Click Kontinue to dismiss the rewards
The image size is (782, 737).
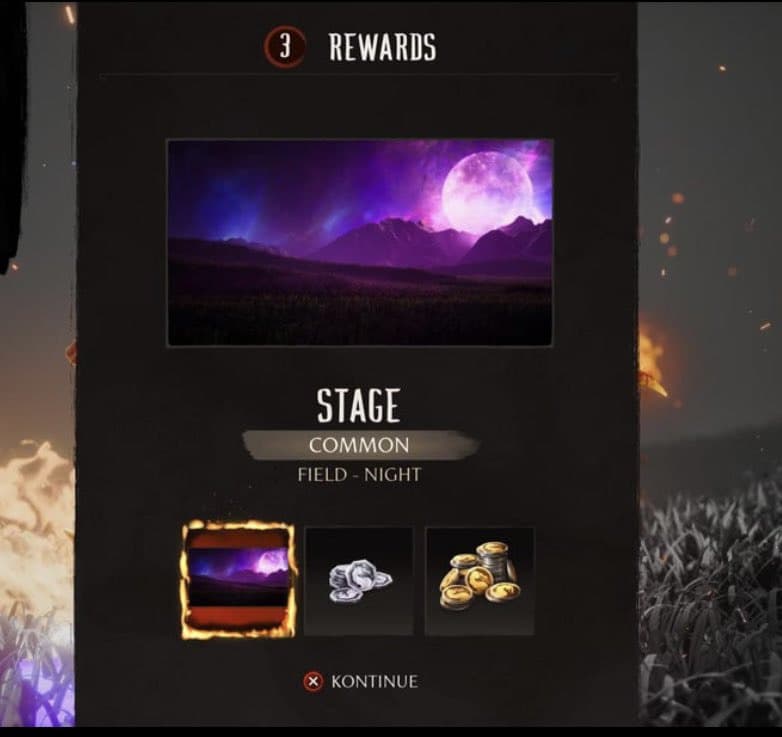tap(362, 682)
